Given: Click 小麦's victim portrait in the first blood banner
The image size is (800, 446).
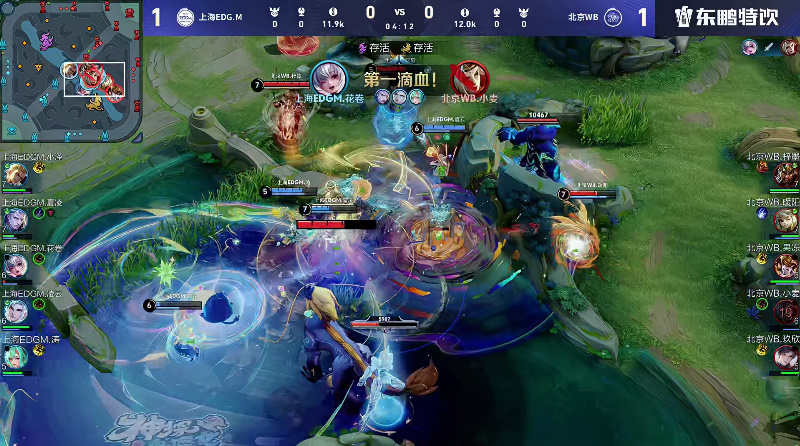Looking at the screenshot, I should [467, 77].
